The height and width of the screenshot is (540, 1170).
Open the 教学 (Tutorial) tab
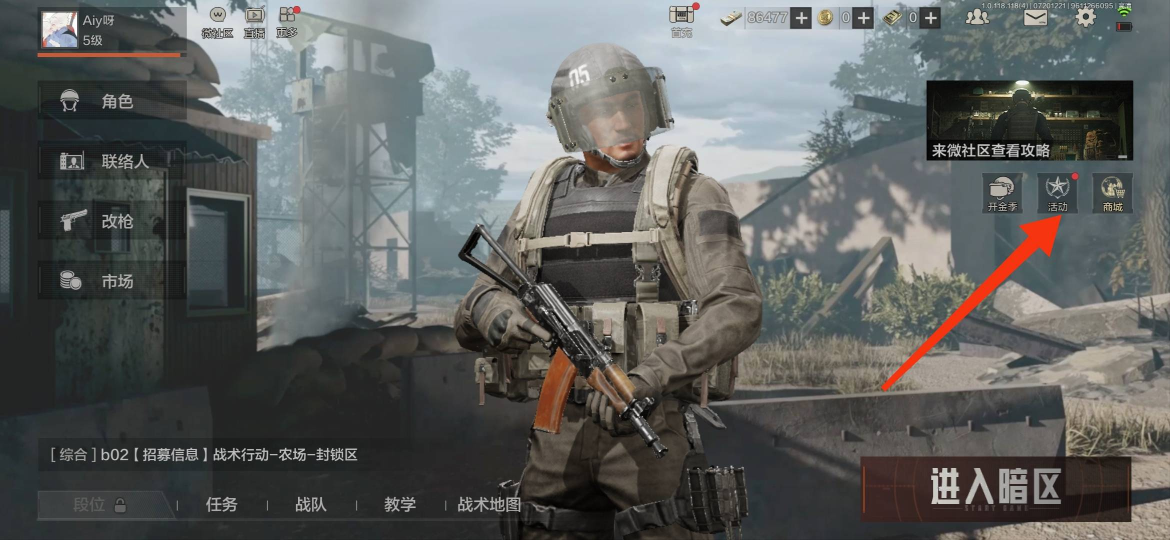pos(400,505)
